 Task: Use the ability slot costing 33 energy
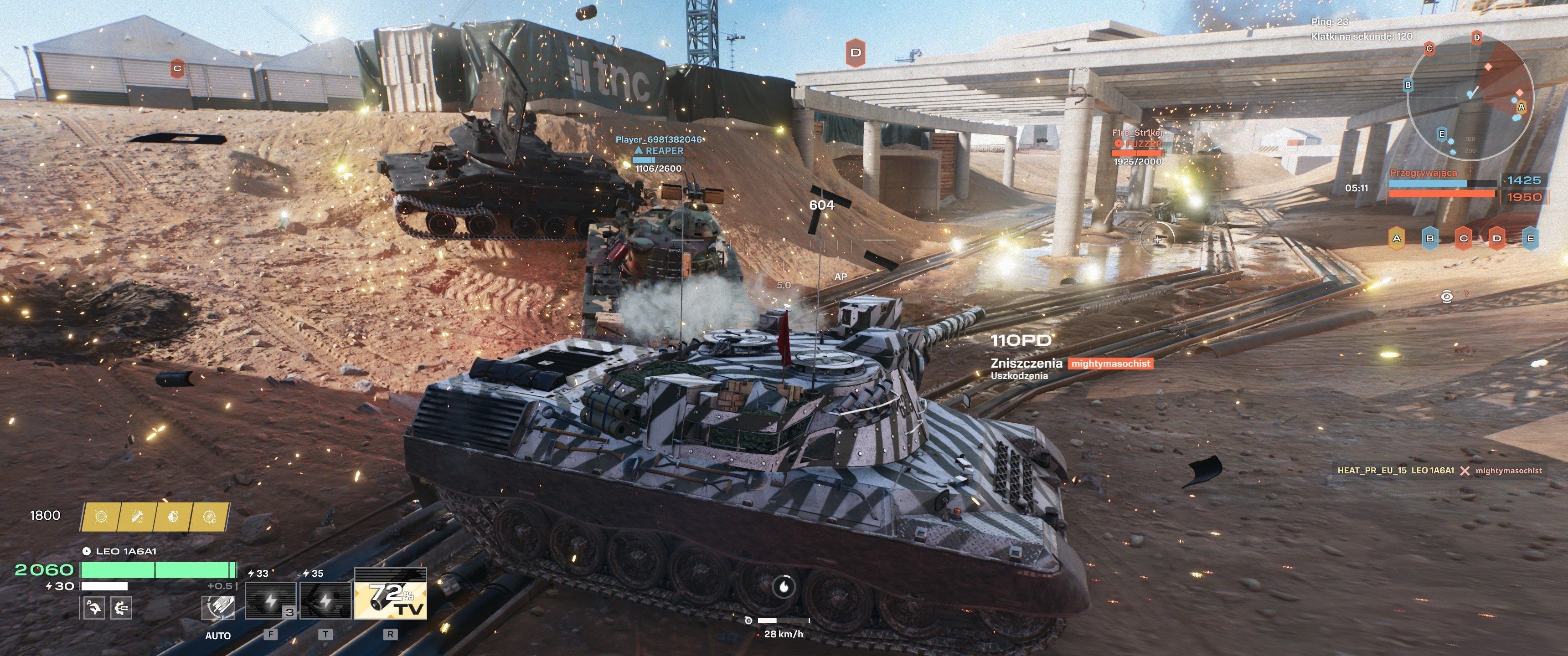[x=271, y=600]
